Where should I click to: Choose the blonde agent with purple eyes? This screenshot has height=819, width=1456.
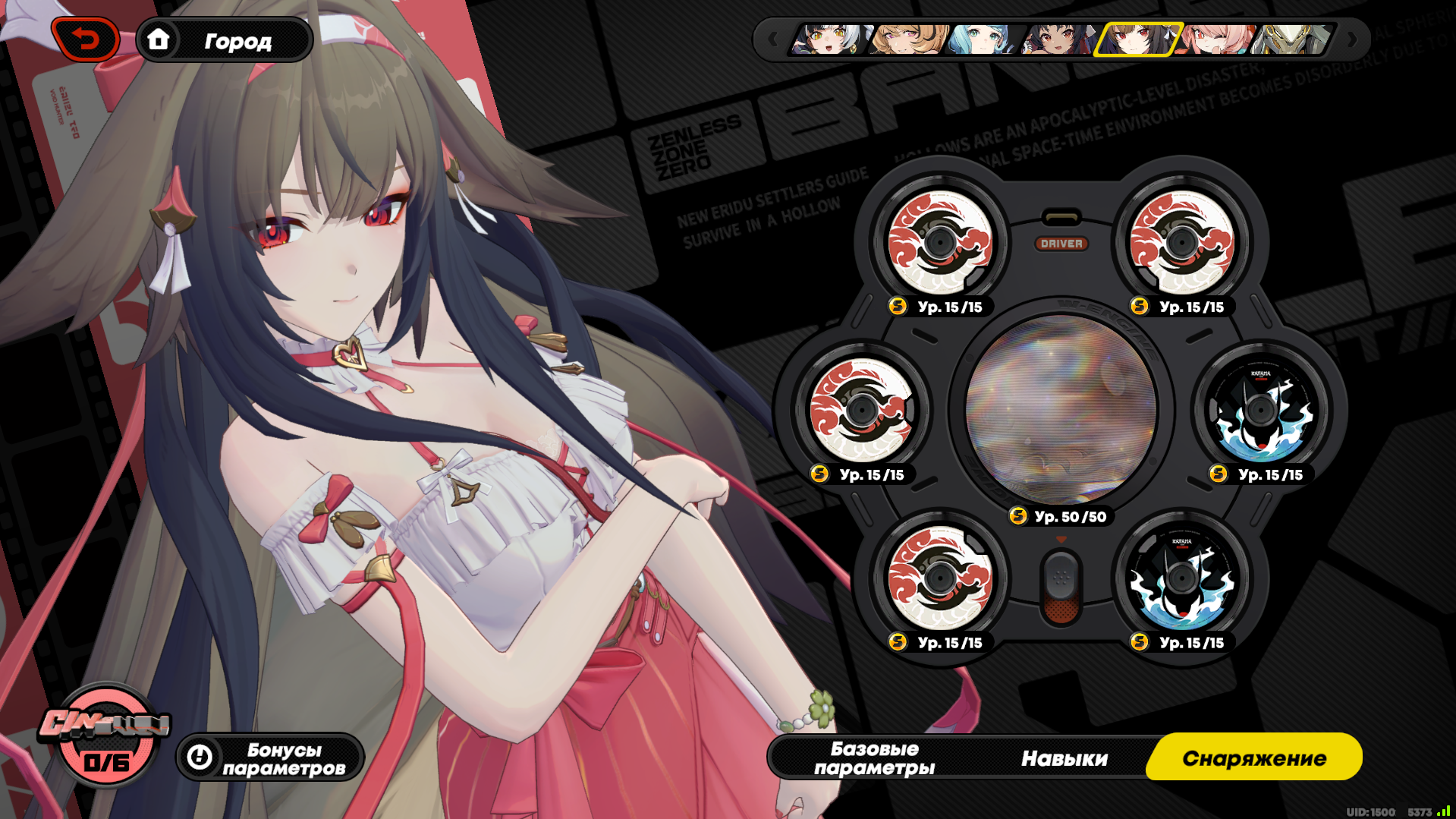click(x=907, y=39)
